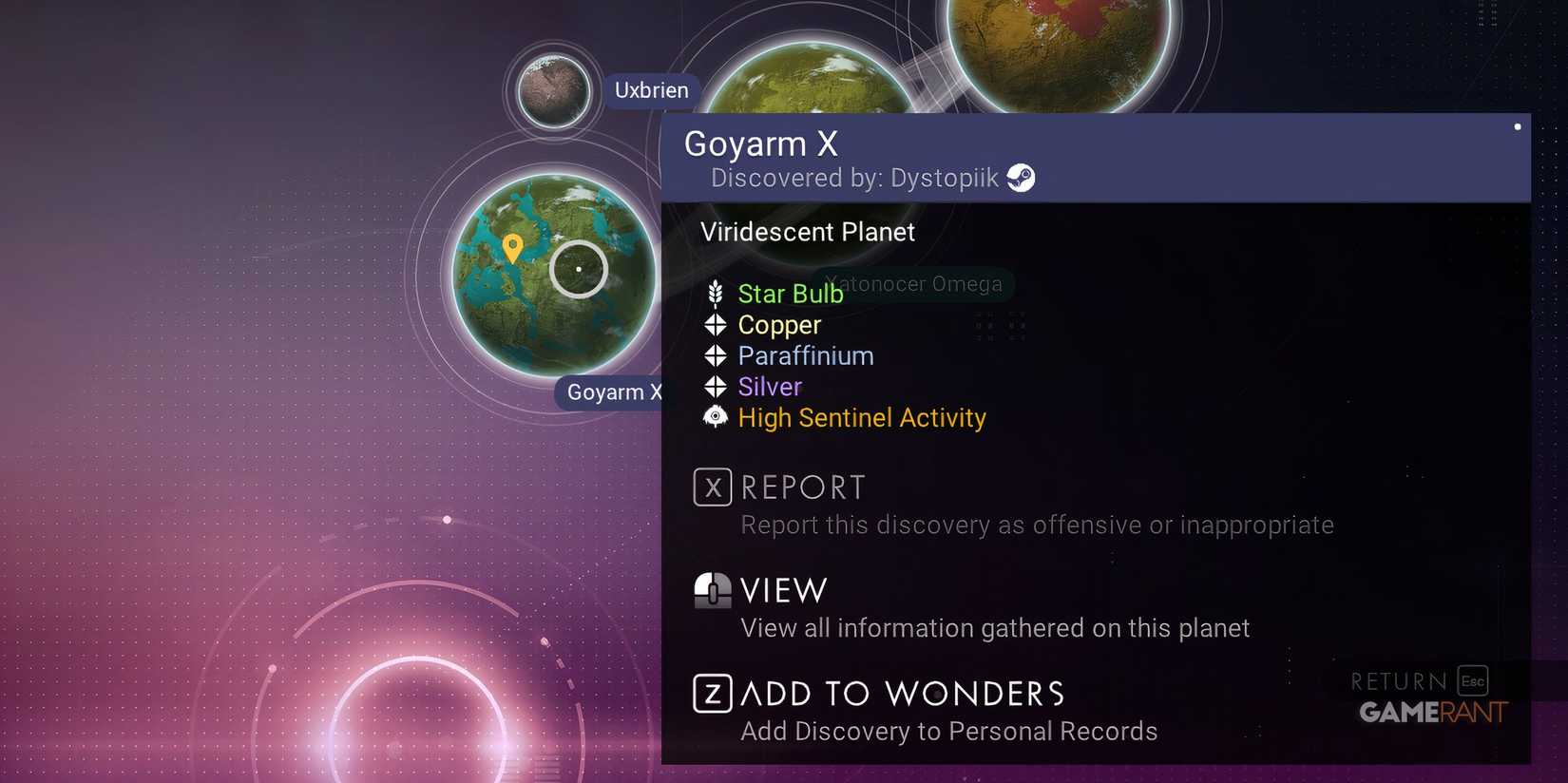Click the Paraffinium resource icon
This screenshot has height=783, width=1568.
click(716, 355)
